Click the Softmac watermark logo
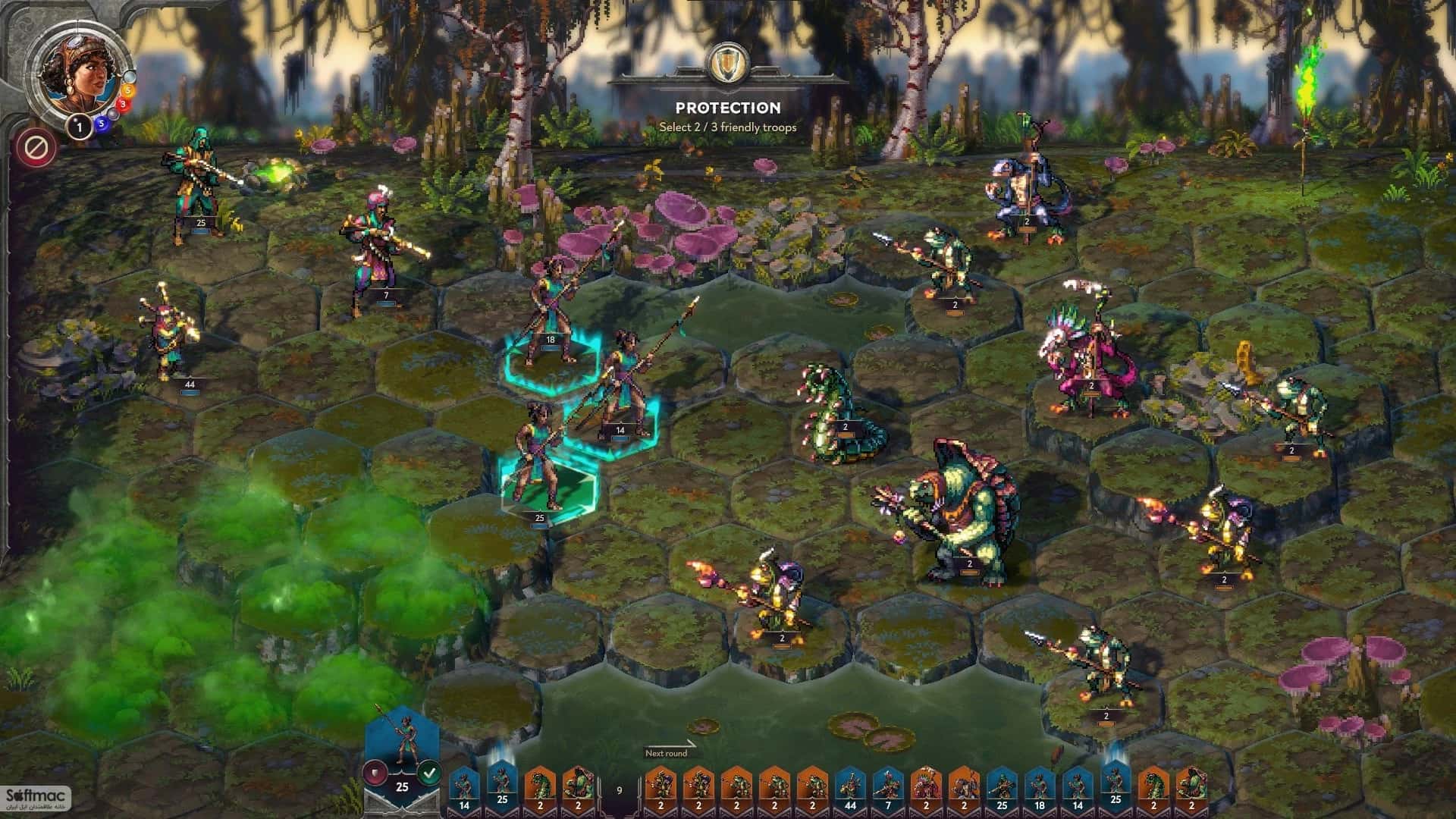The image size is (1456, 819). click(x=36, y=796)
